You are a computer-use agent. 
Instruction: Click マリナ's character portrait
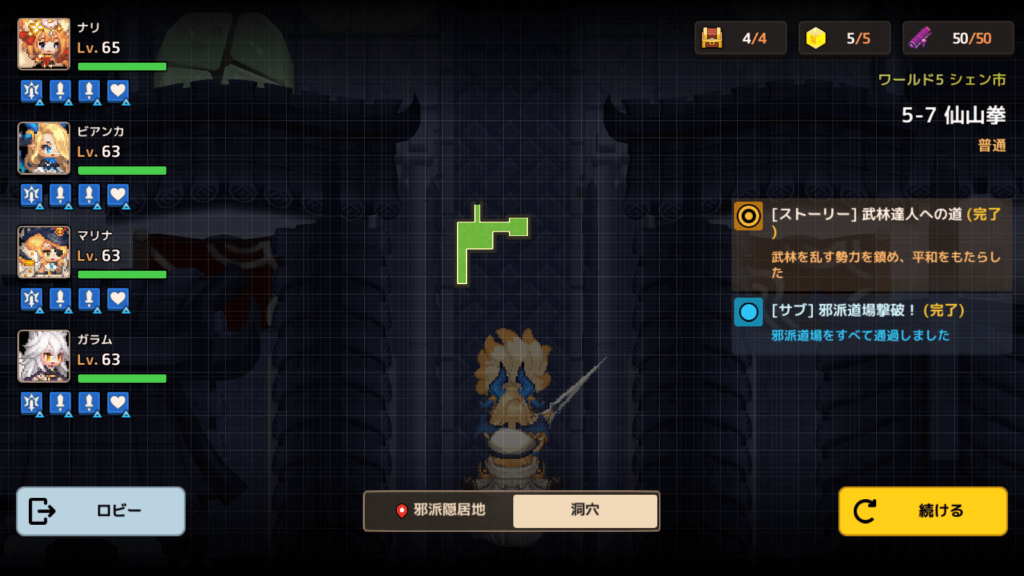(44, 252)
